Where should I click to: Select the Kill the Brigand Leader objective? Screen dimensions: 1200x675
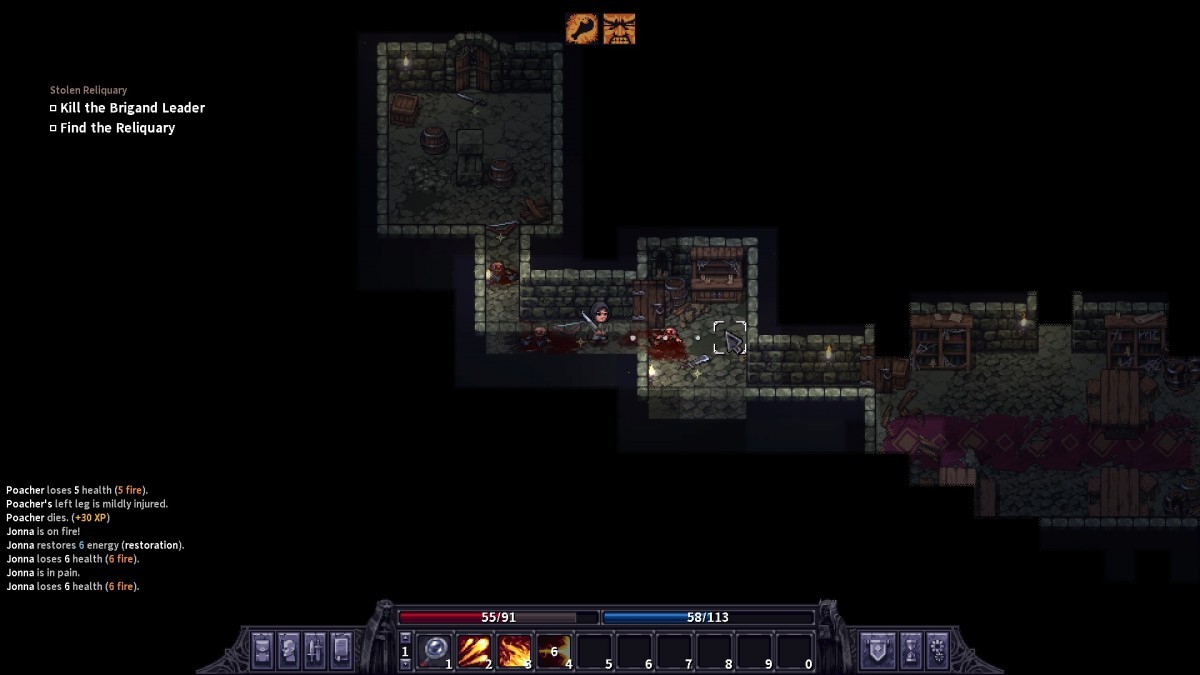coord(132,108)
